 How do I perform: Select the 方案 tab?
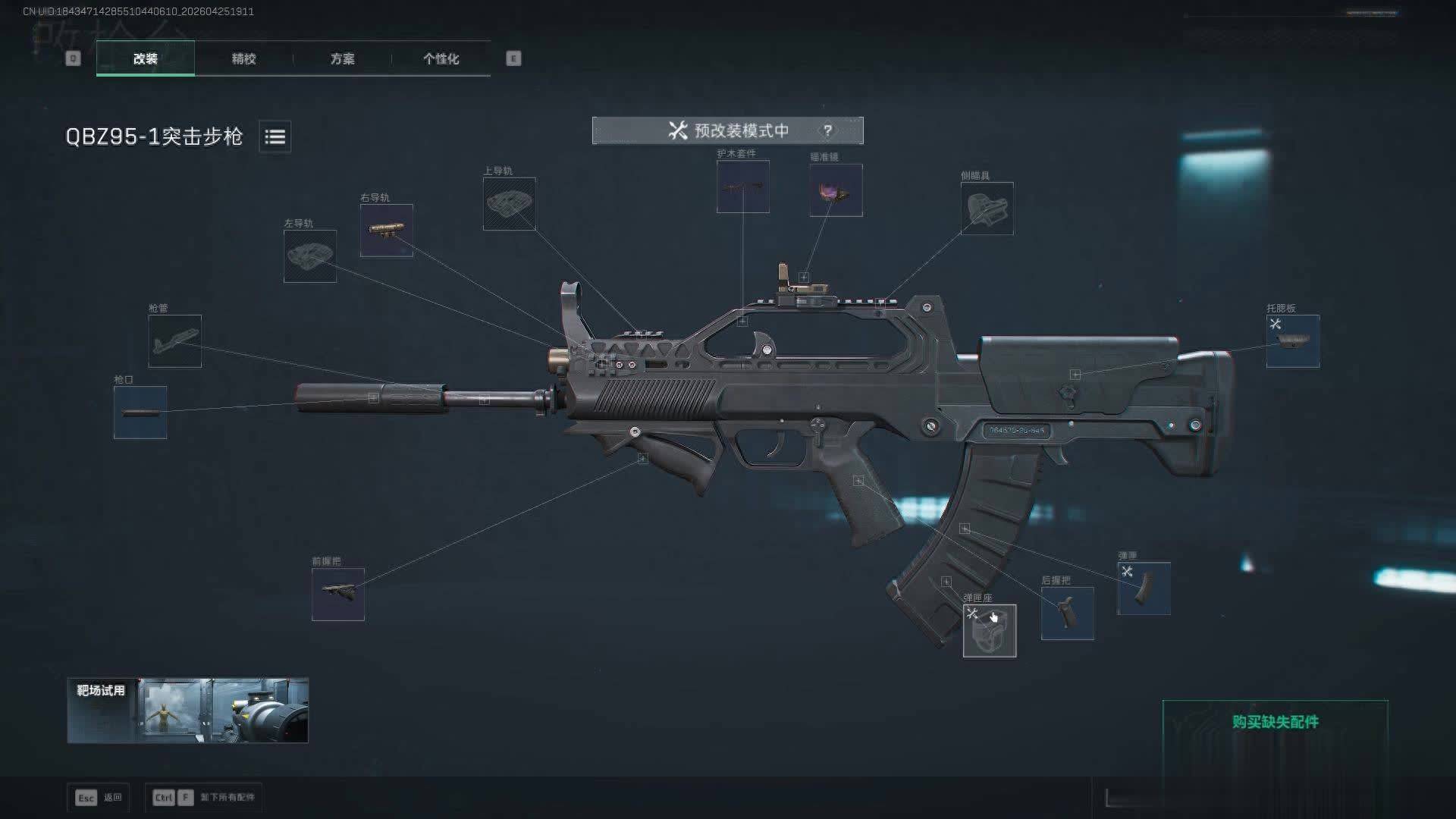(x=342, y=58)
